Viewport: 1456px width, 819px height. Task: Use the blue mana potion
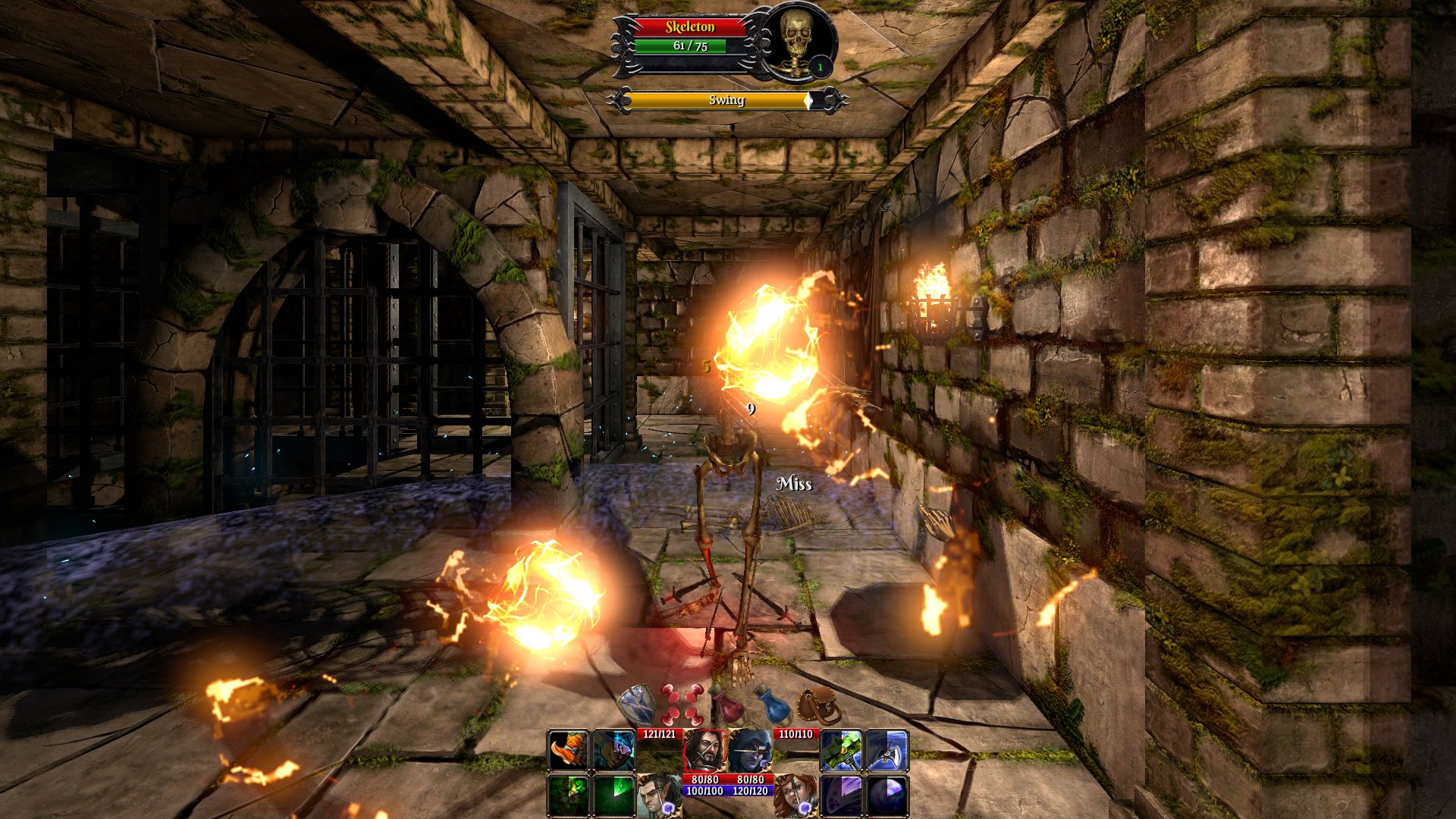(773, 704)
